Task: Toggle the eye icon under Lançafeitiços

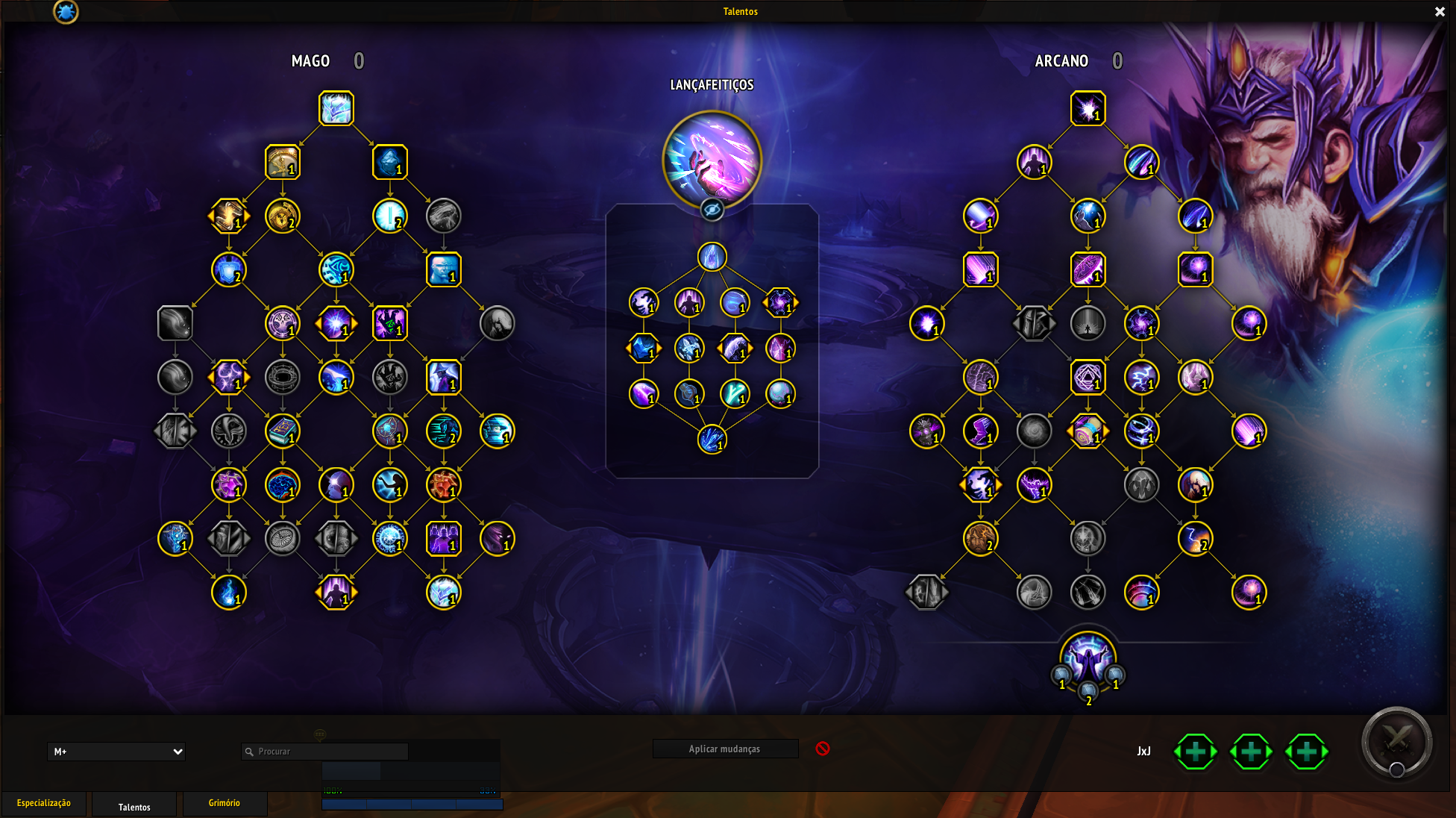Action: (x=712, y=210)
